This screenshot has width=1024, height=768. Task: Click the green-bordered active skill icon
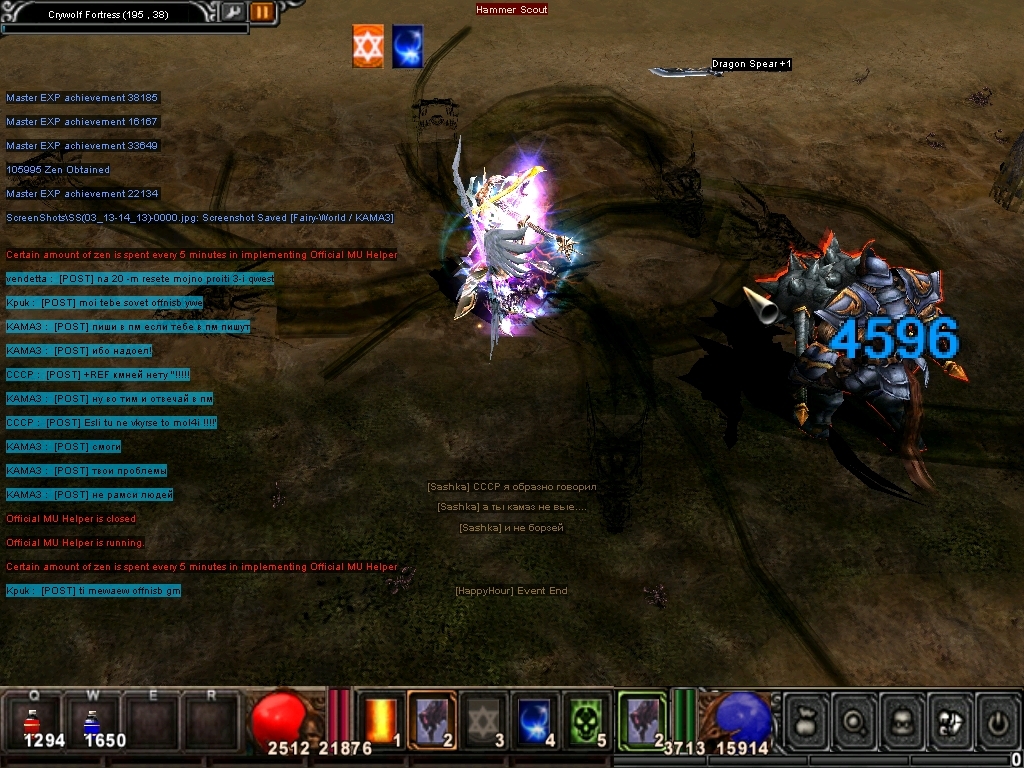point(641,719)
